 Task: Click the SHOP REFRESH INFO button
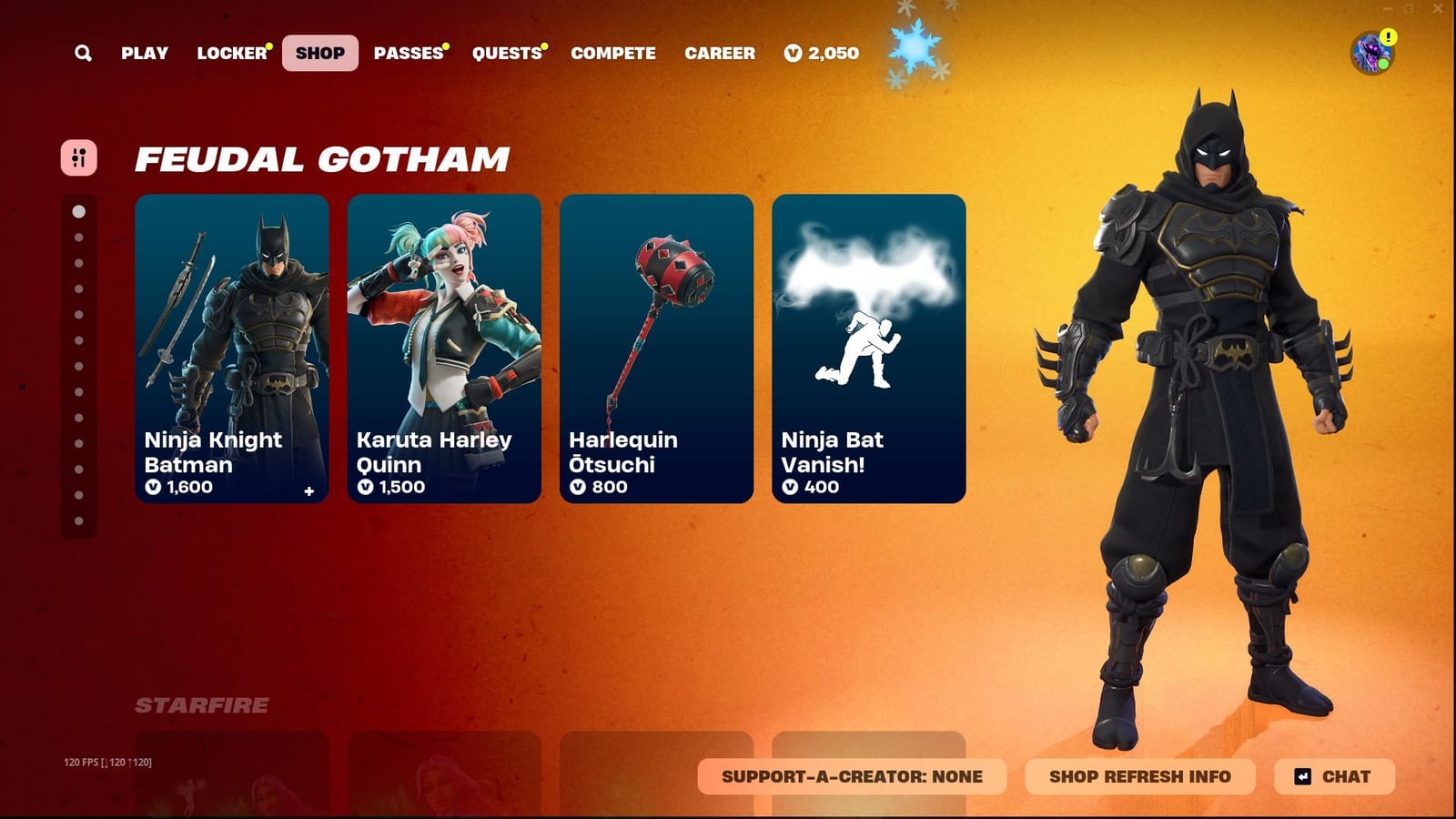pyautogui.click(x=1139, y=776)
